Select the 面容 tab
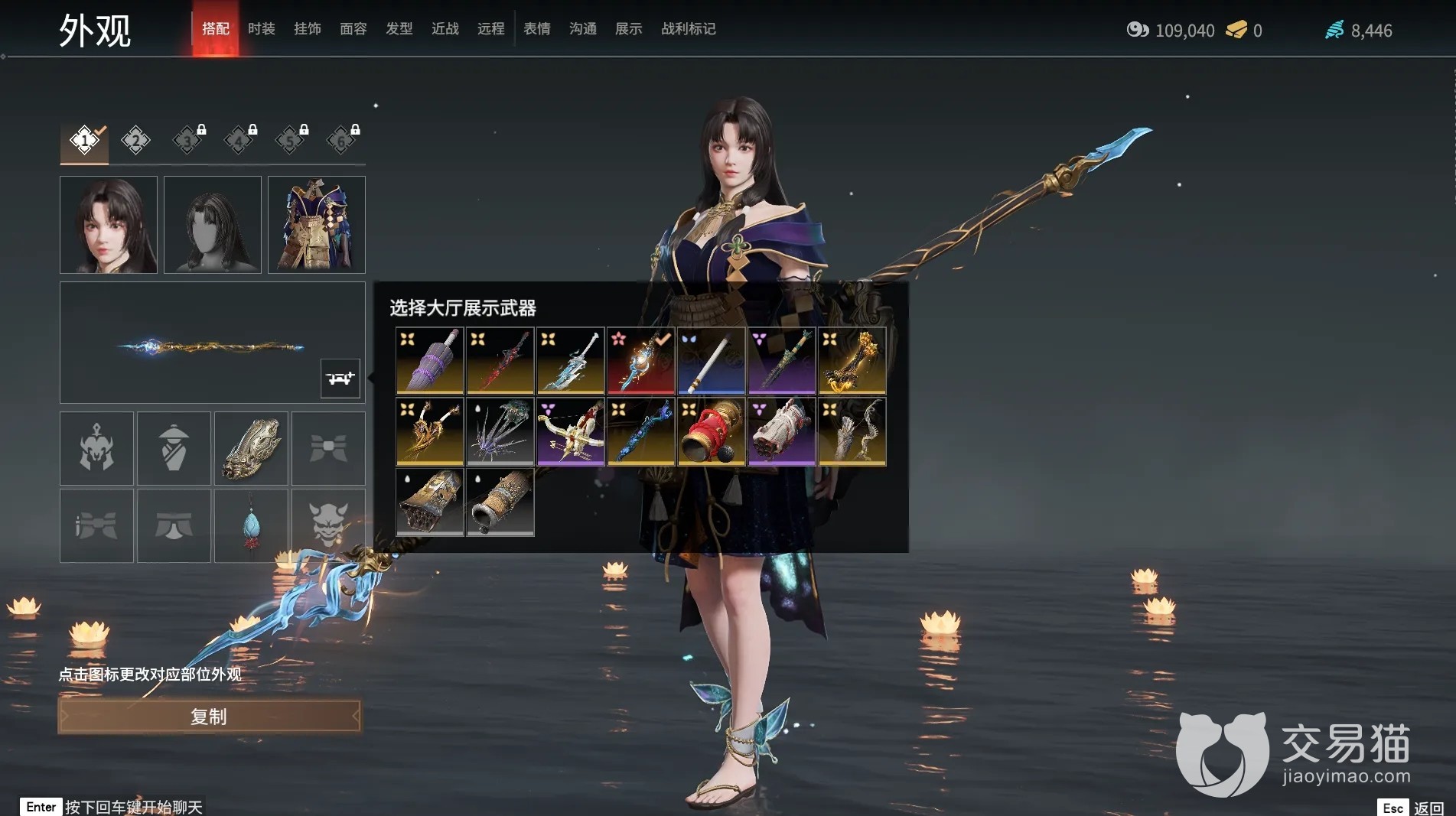Image resolution: width=1456 pixels, height=816 pixels. pos(353,29)
